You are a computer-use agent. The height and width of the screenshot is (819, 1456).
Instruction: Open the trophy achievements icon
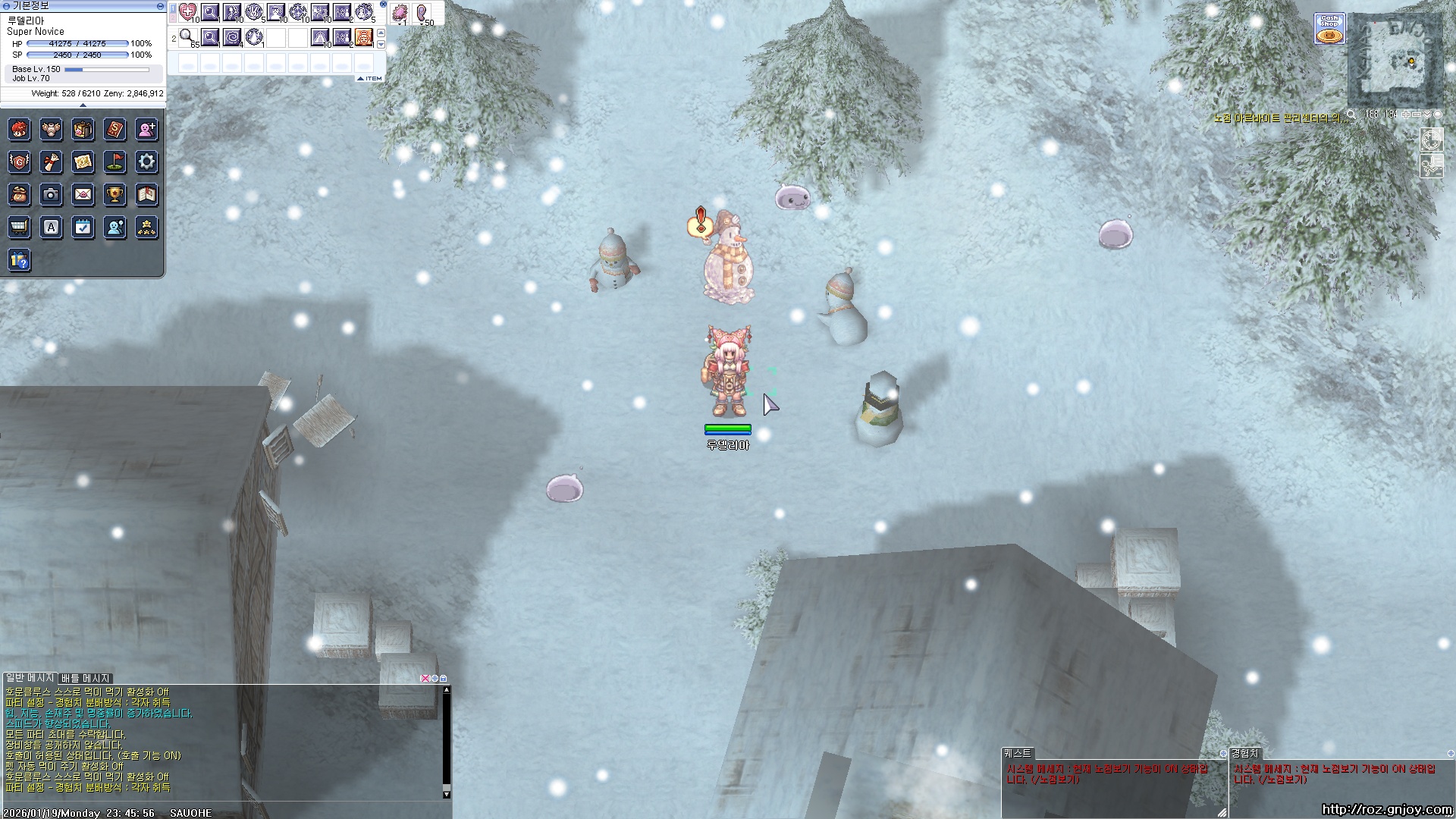(x=115, y=195)
